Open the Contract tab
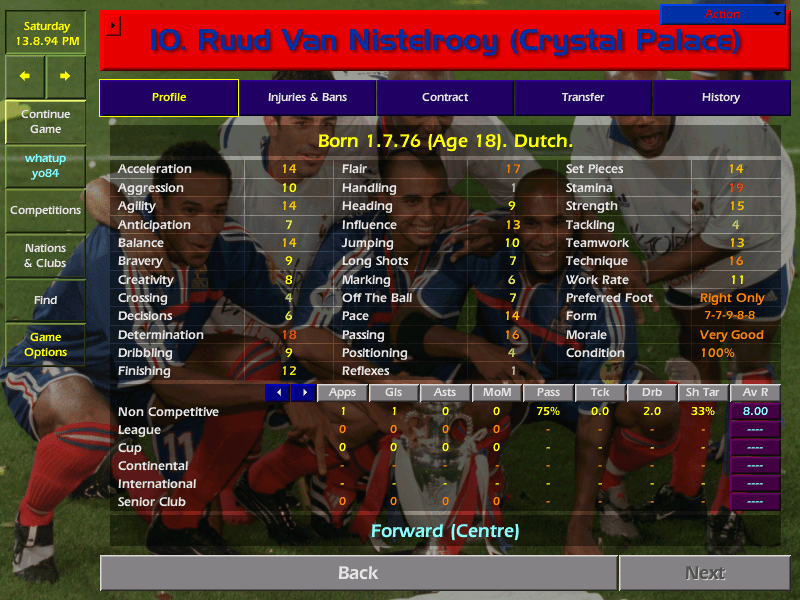Screen dimensions: 800x600 pos(445,97)
